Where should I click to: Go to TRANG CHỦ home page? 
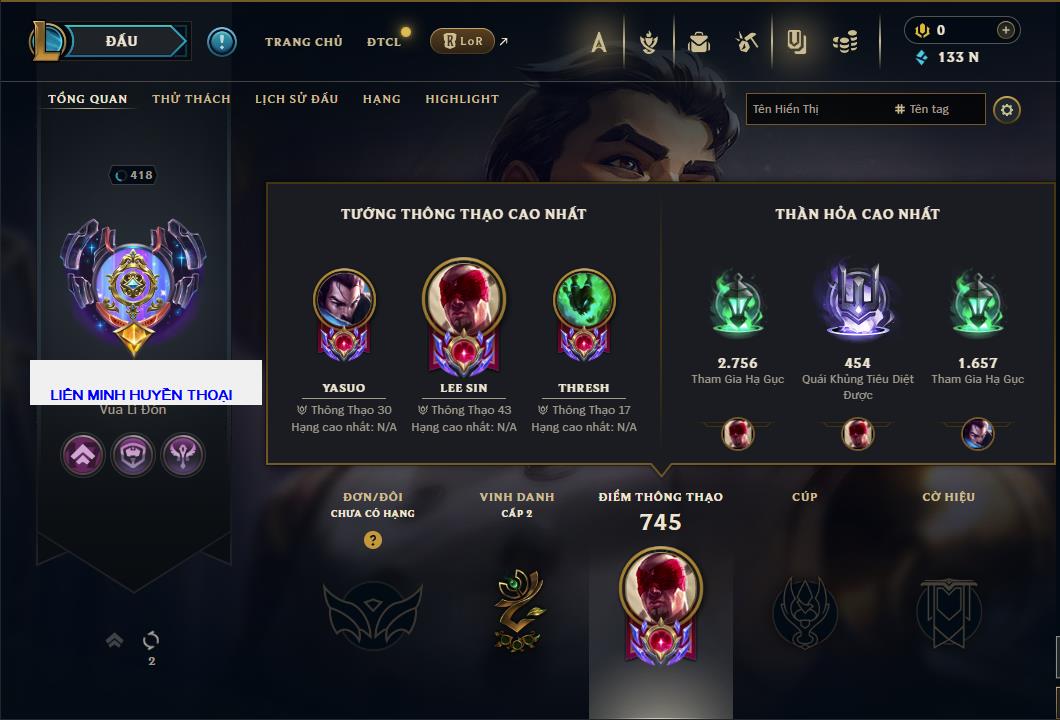click(x=303, y=42)
